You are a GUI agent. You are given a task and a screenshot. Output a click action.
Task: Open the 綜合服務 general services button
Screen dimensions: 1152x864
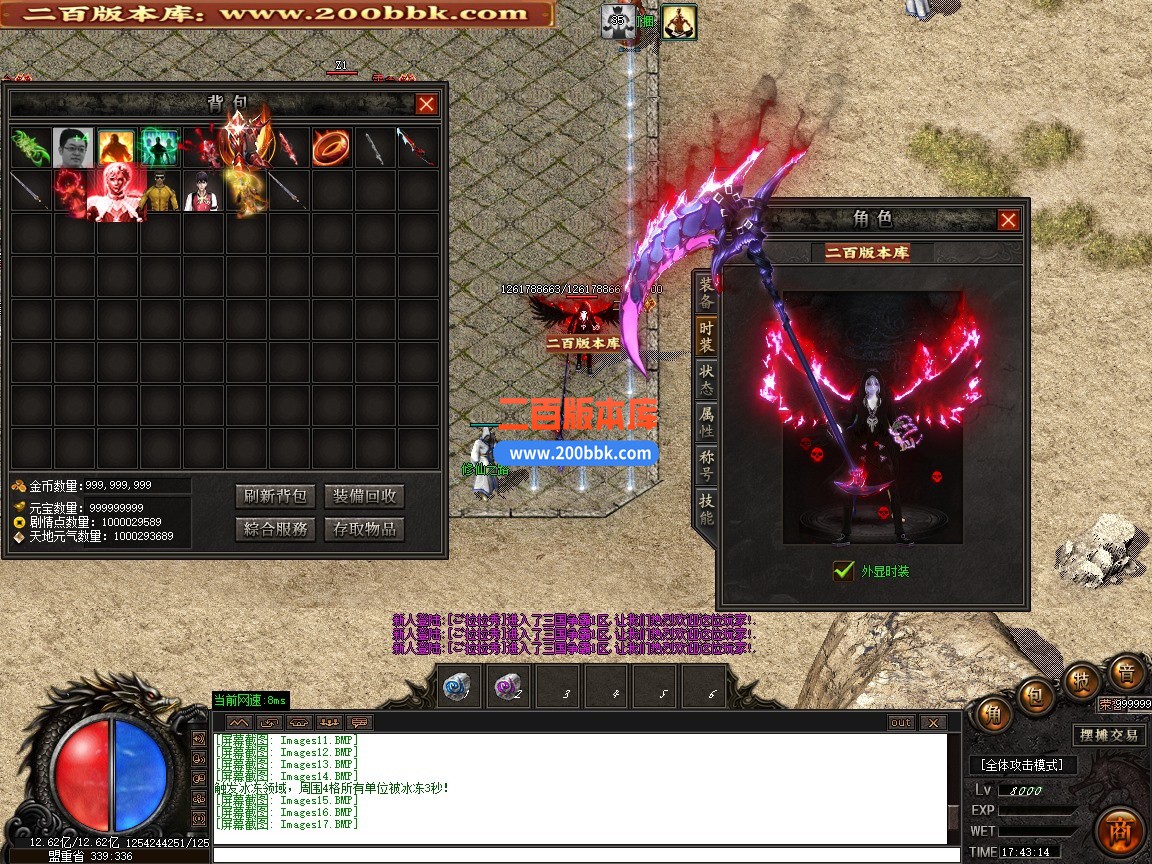point(275,529)
